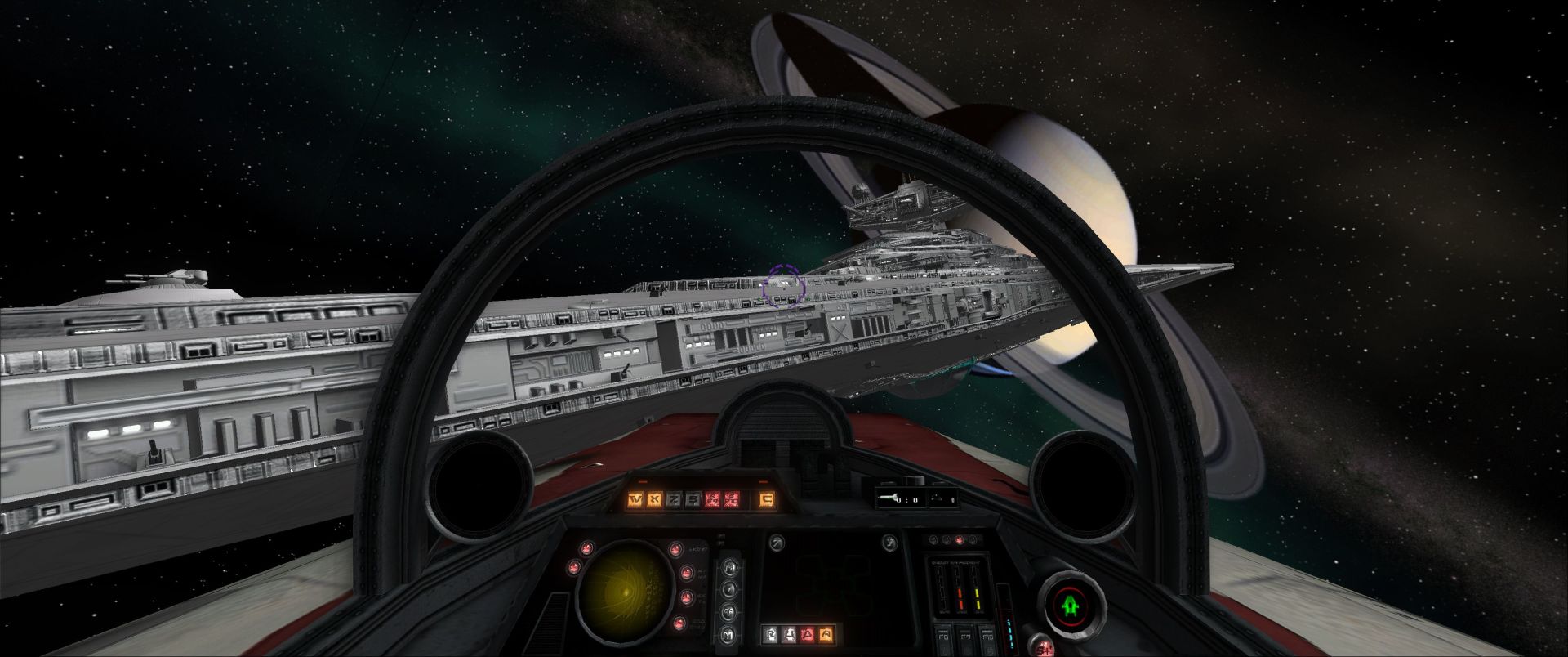Screen dimensions: 1568x657
Task: Activate the orange C button on the dashboard
Action: point(767,498)
